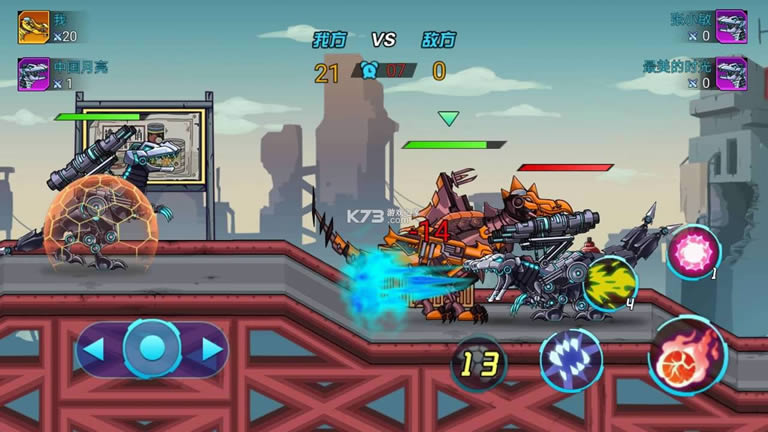The image size is (768, 432).
Task: Use the blue claw bite skill
Action: (571, 359)
